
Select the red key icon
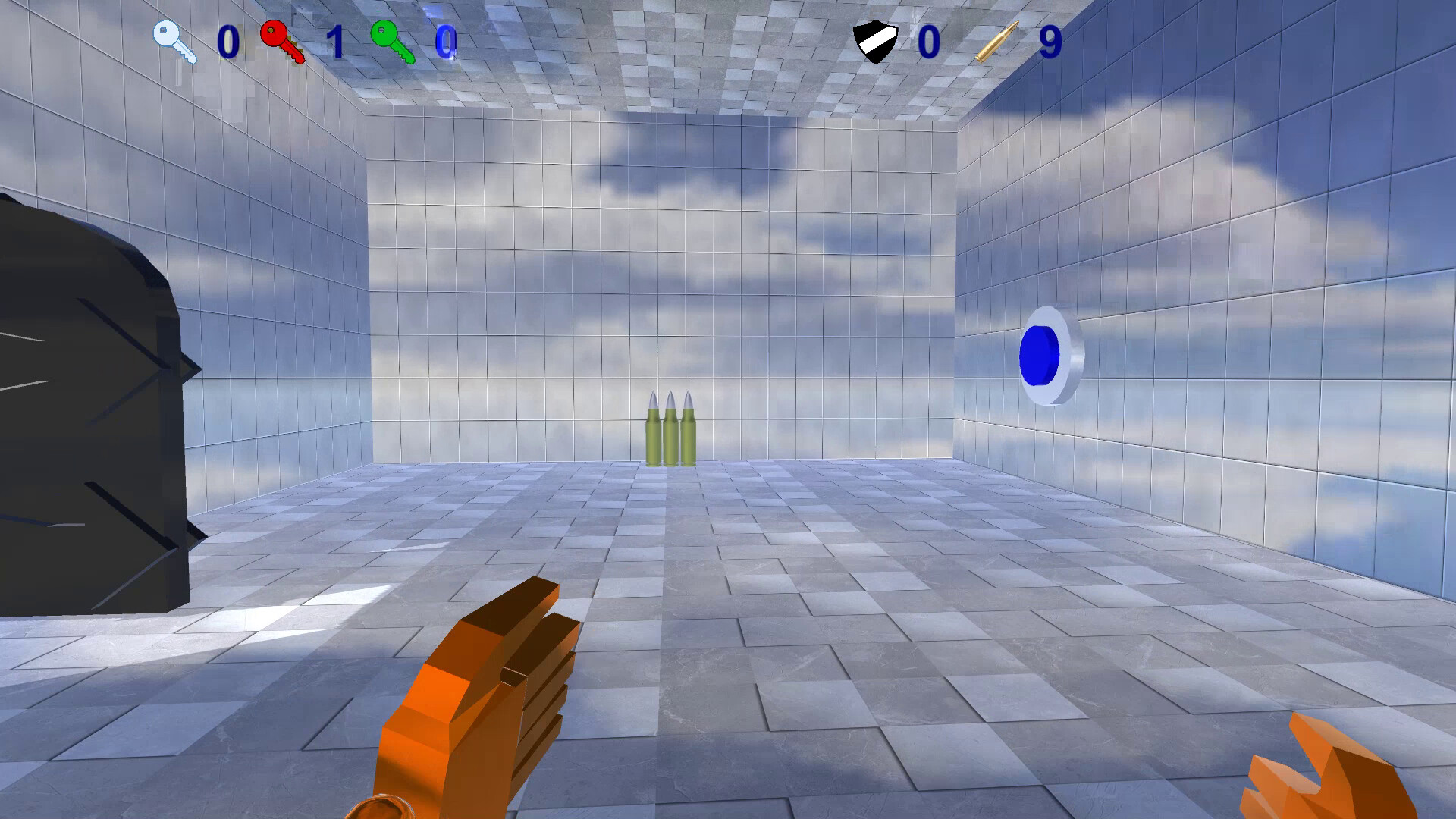point(278,38)
